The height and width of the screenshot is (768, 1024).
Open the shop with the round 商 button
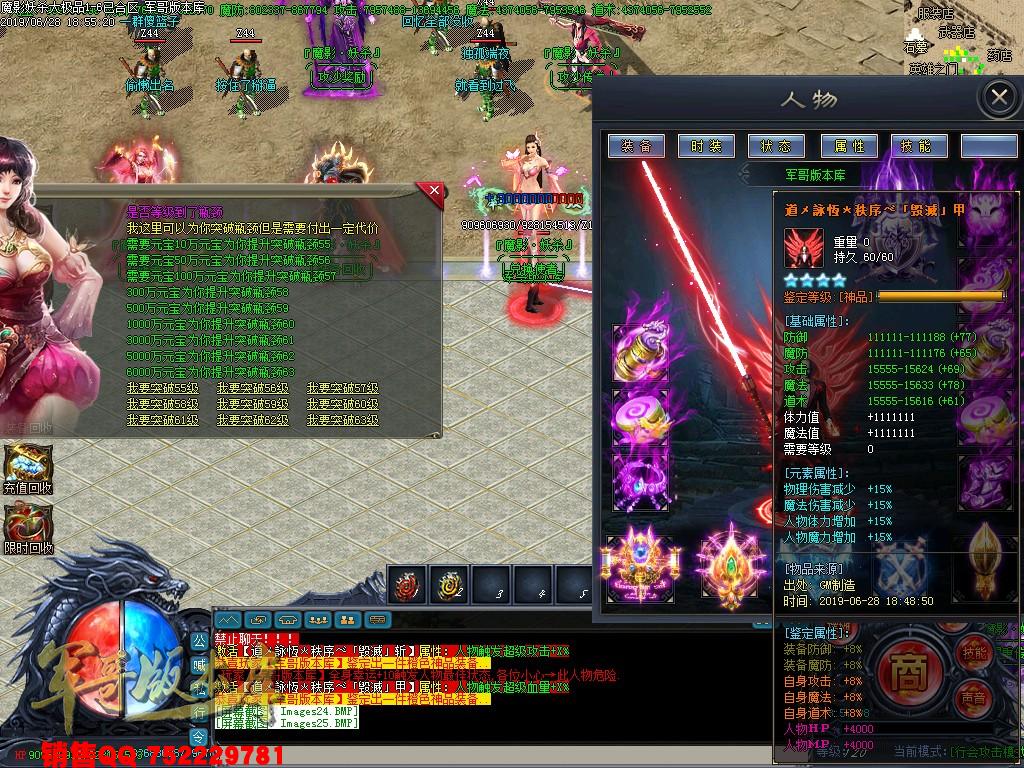coord(908,668)
